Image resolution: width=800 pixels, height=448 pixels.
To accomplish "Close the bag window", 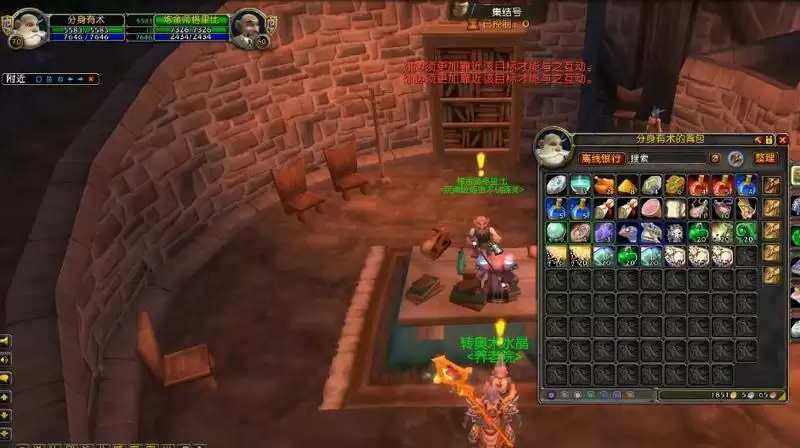I will (783, 139).
